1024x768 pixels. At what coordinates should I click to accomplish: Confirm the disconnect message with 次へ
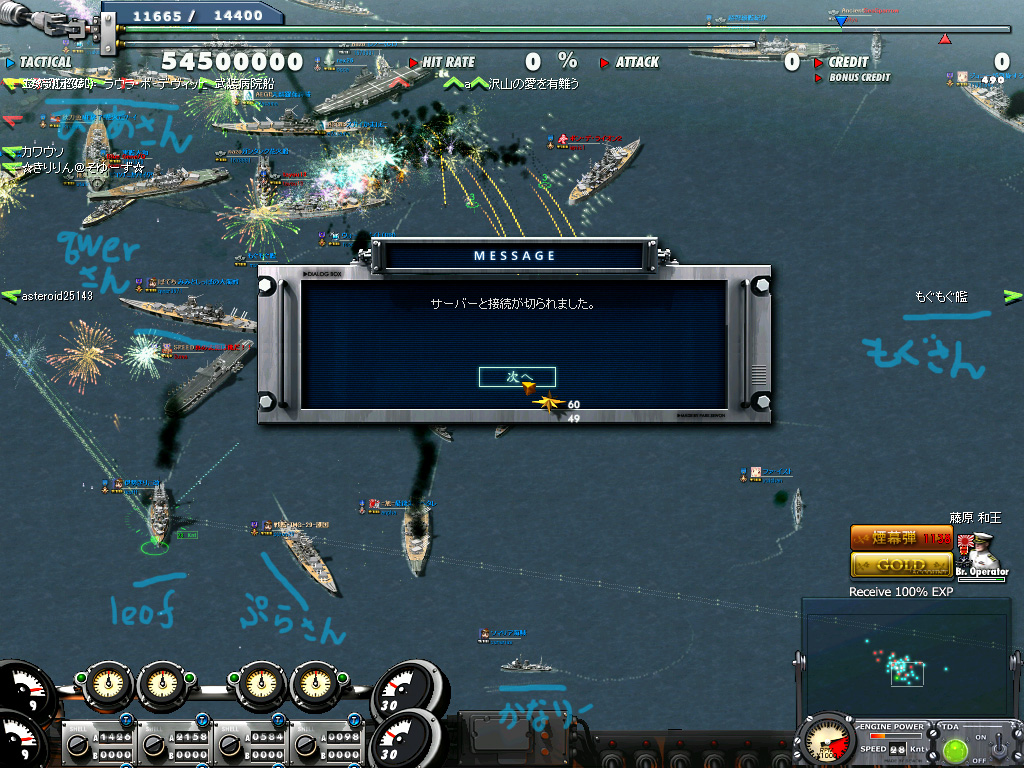[x=517, y=377]
